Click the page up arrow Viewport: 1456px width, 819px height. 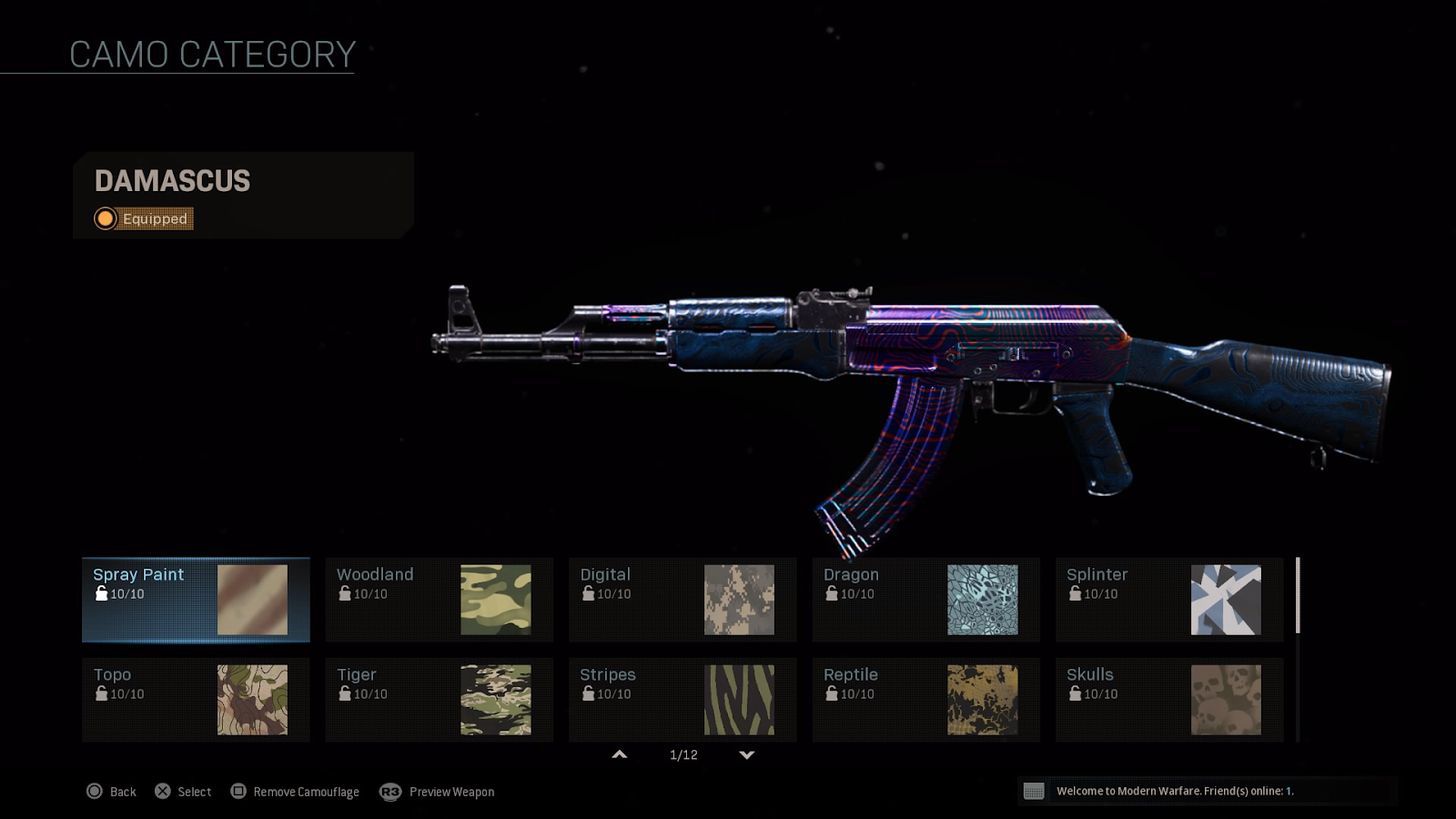(620, 754)
